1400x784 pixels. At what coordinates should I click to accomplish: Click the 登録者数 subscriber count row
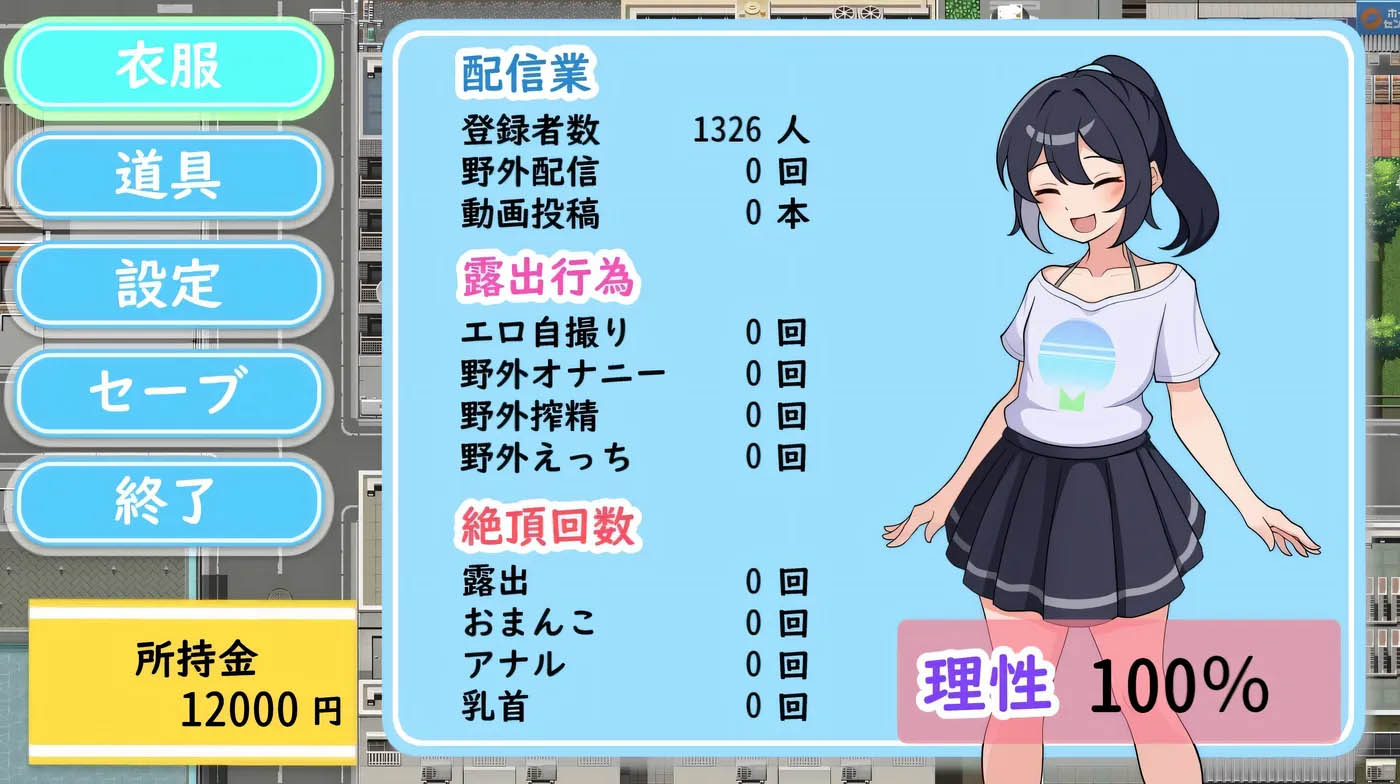pos(600,130)
